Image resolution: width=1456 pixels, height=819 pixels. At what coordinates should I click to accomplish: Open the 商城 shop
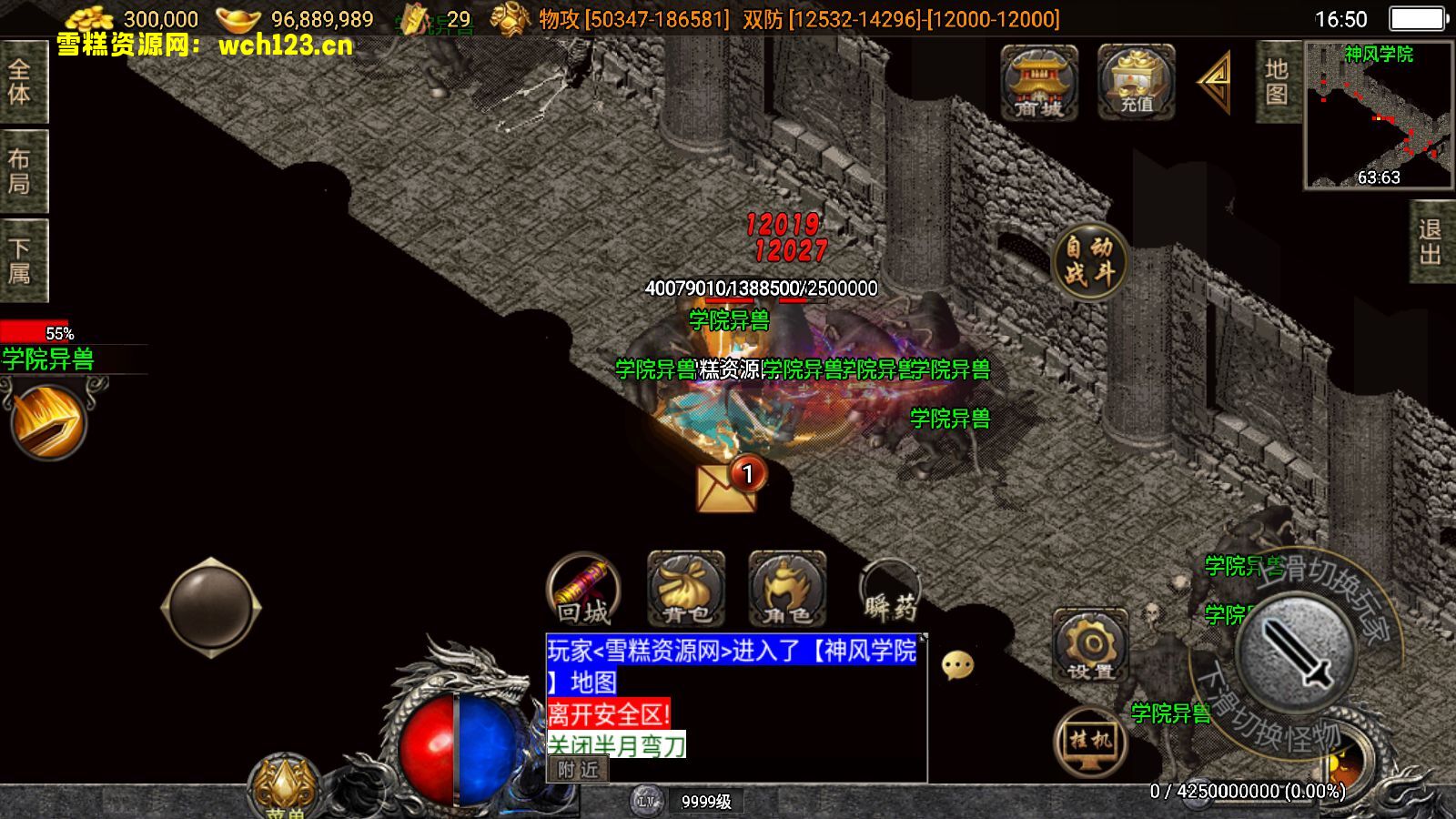1039,82
